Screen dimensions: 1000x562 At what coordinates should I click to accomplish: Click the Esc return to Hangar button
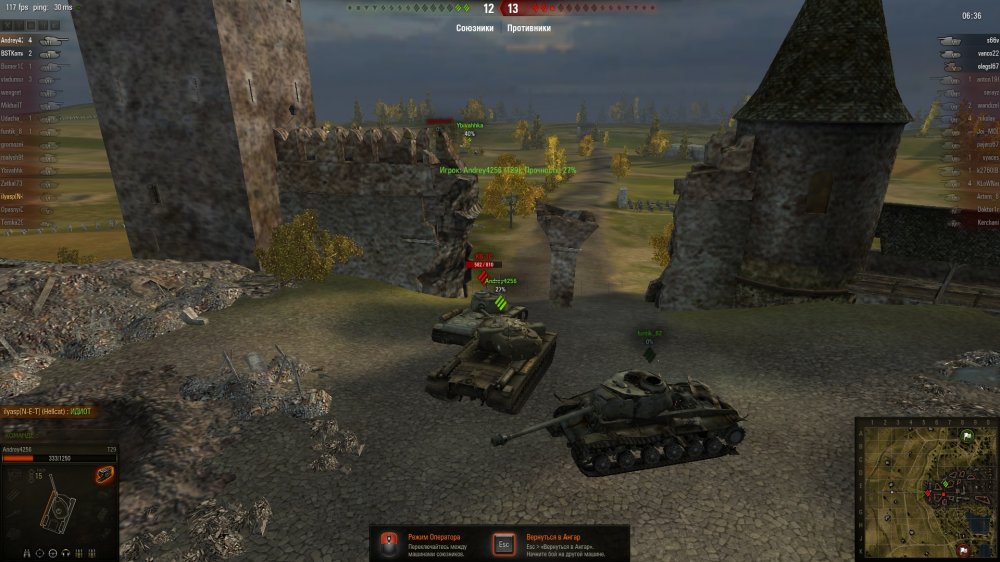pyautogui.click(x=503, y=543)
